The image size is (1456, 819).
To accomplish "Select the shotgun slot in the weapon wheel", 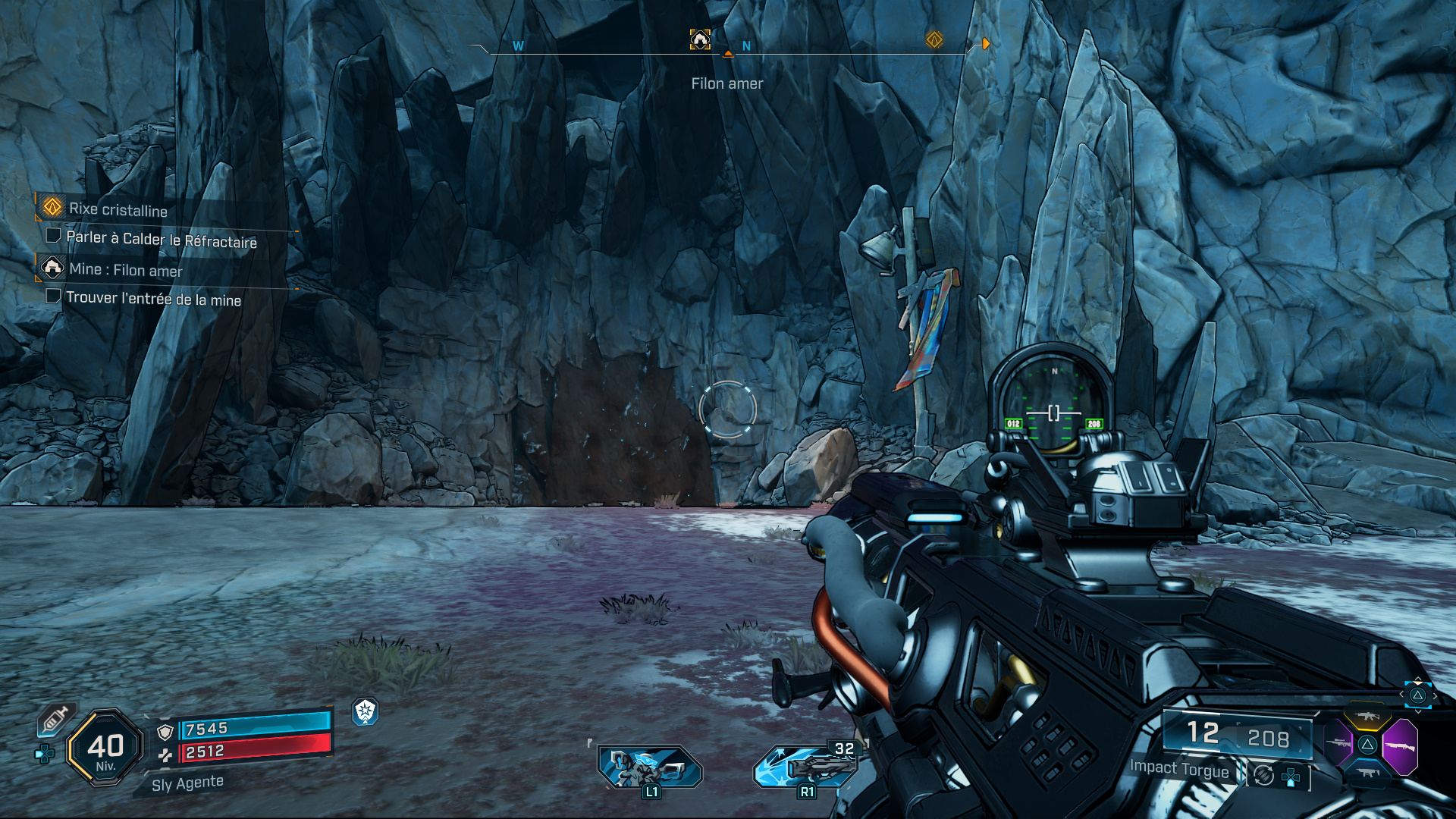I will tap(1401, 745).
